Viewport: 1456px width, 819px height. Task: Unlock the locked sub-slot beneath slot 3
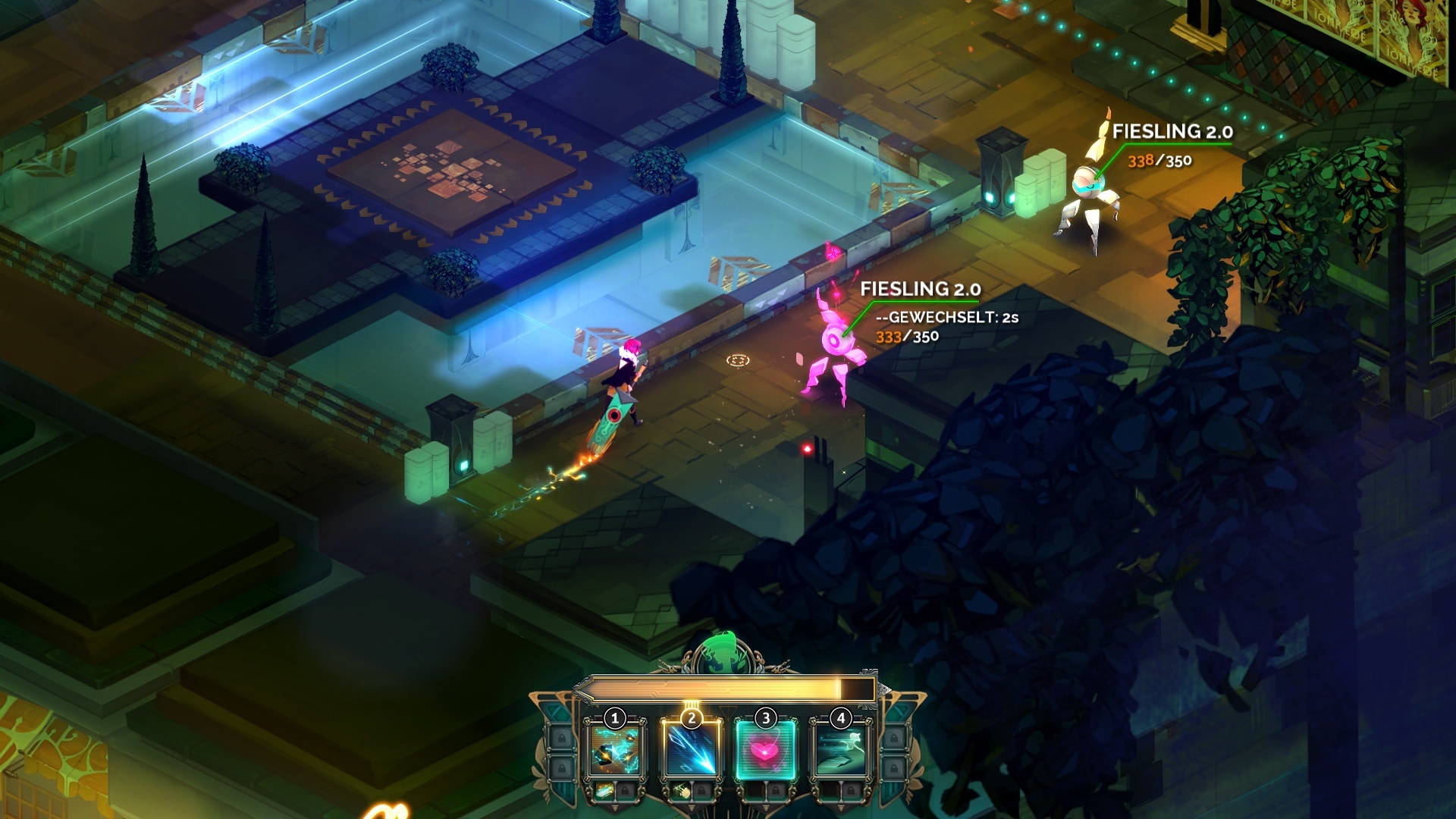774,790
